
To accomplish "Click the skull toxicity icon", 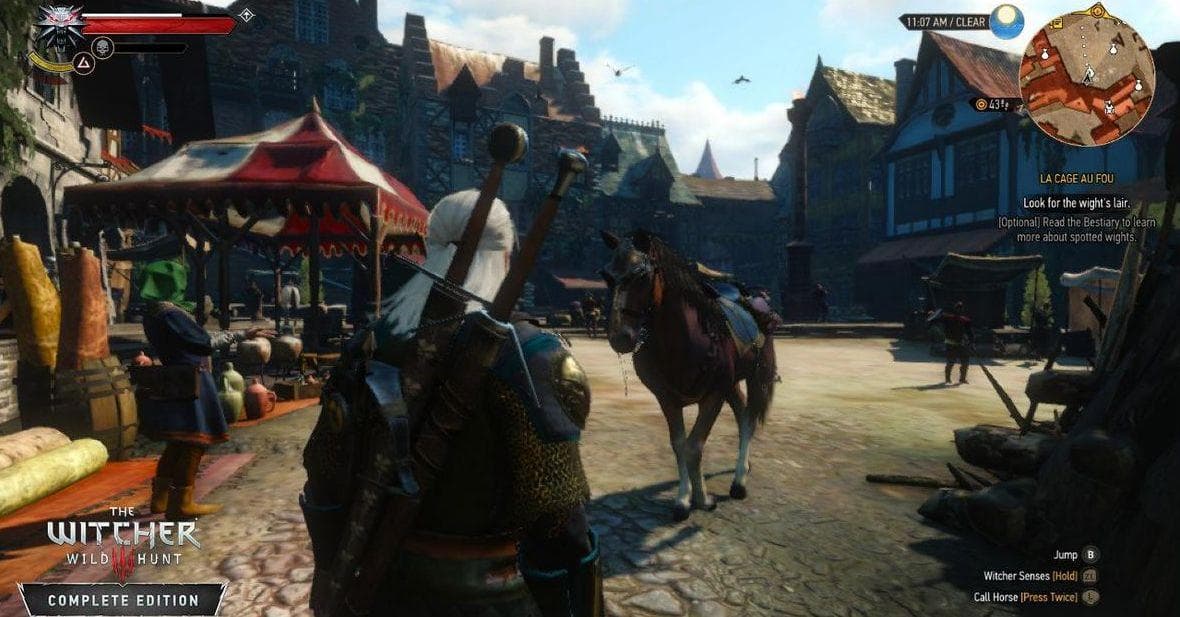I will coord(102,47).
